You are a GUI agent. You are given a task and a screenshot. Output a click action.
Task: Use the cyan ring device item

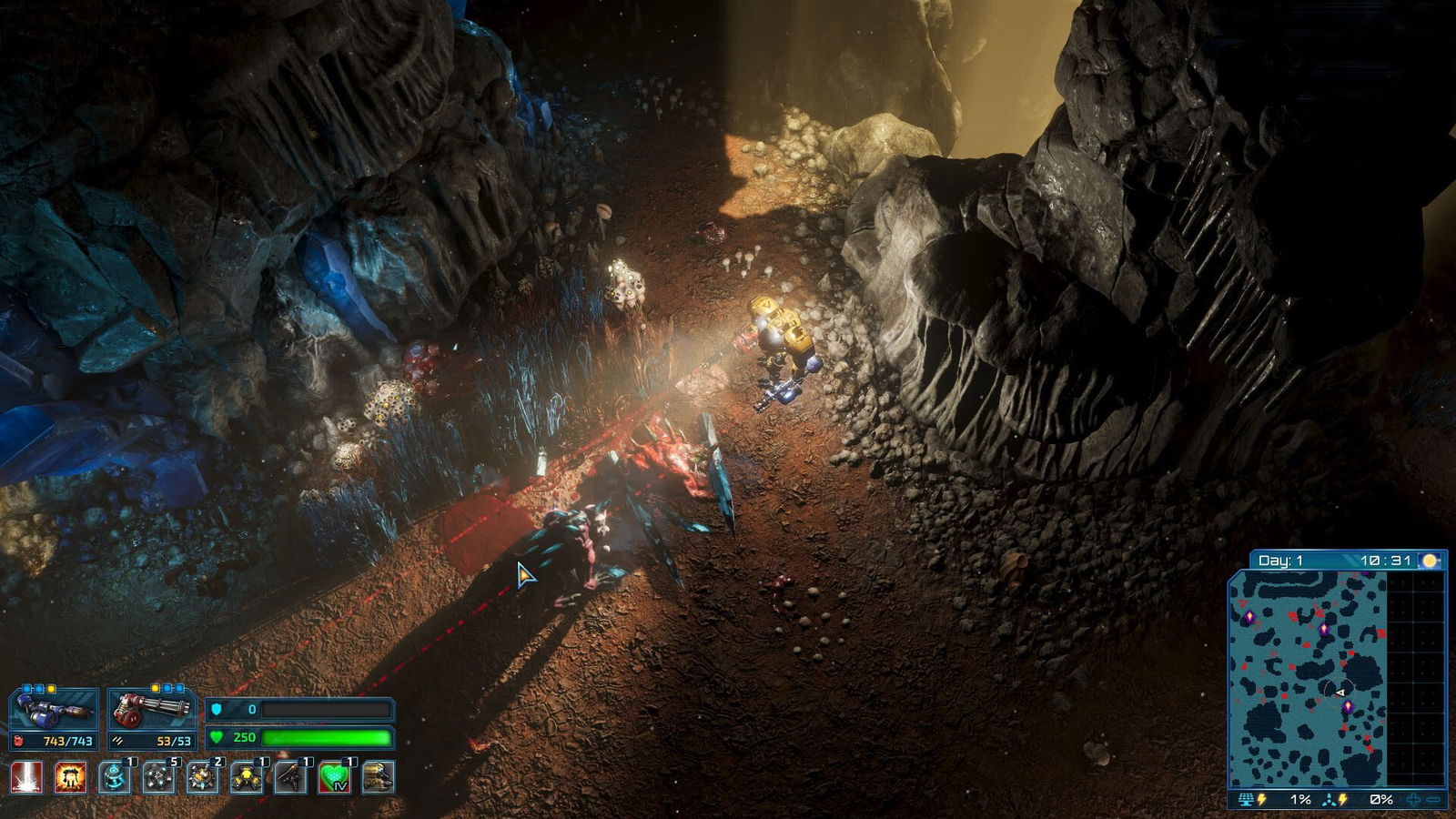point(115,778)
